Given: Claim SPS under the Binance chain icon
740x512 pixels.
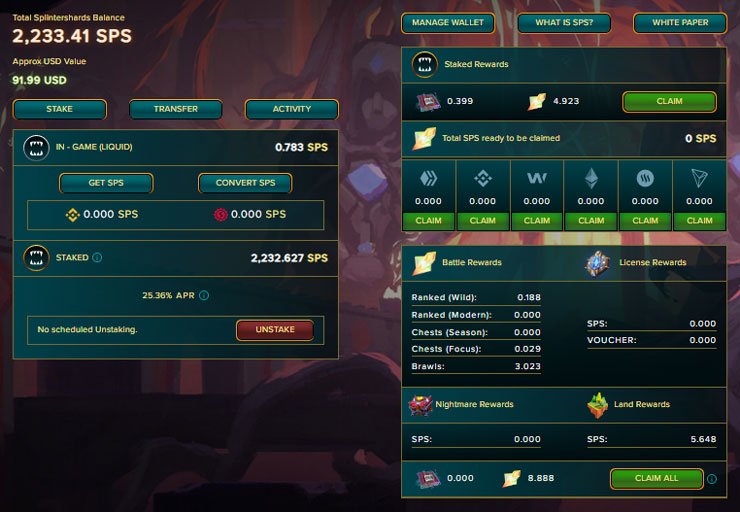Looking at the screenshot, I should pos(482,220).
